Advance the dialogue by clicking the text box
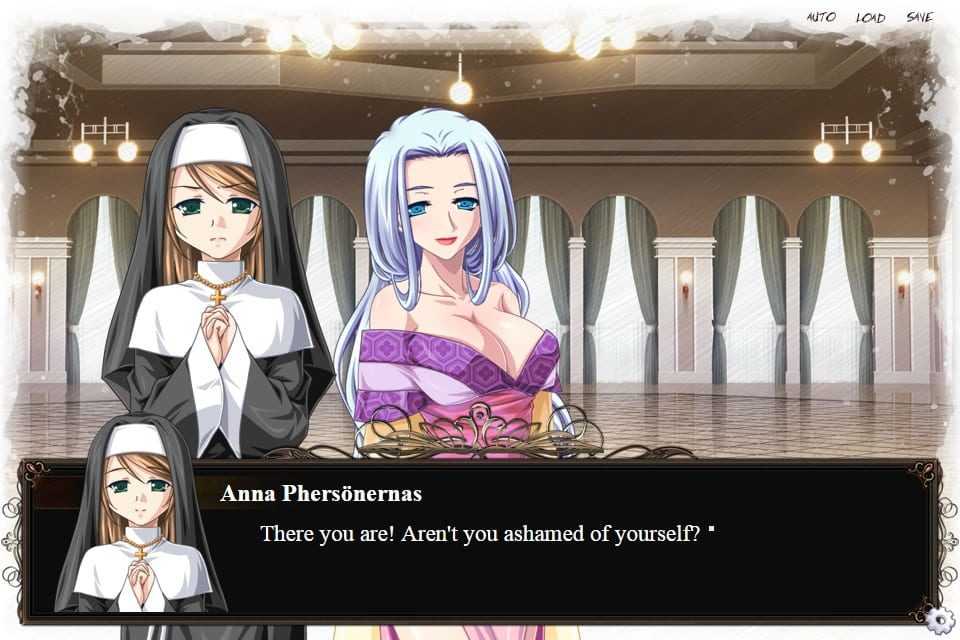This screenshot has height=640, width=960. point(560,560)
